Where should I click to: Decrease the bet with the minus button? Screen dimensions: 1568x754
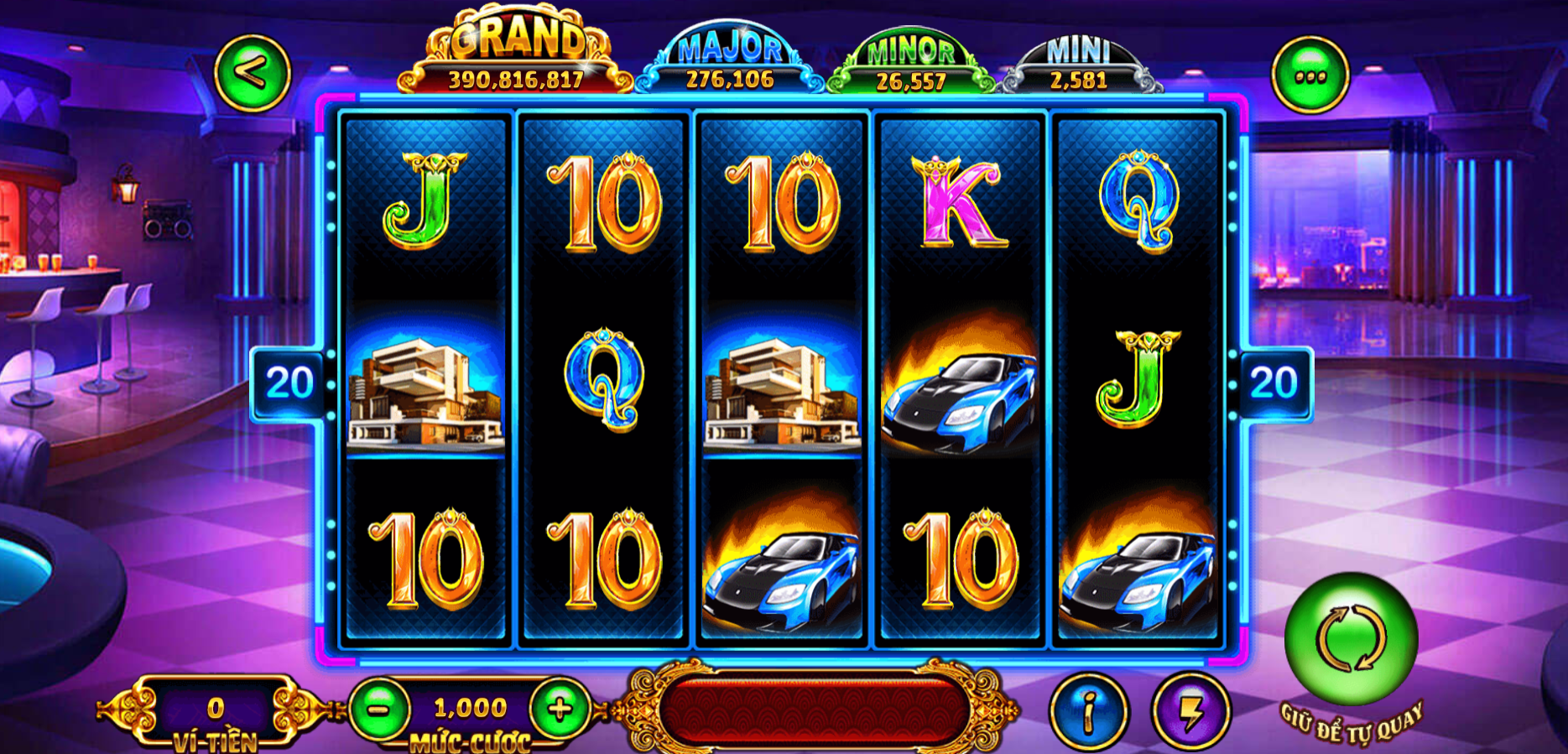[379, 710]
